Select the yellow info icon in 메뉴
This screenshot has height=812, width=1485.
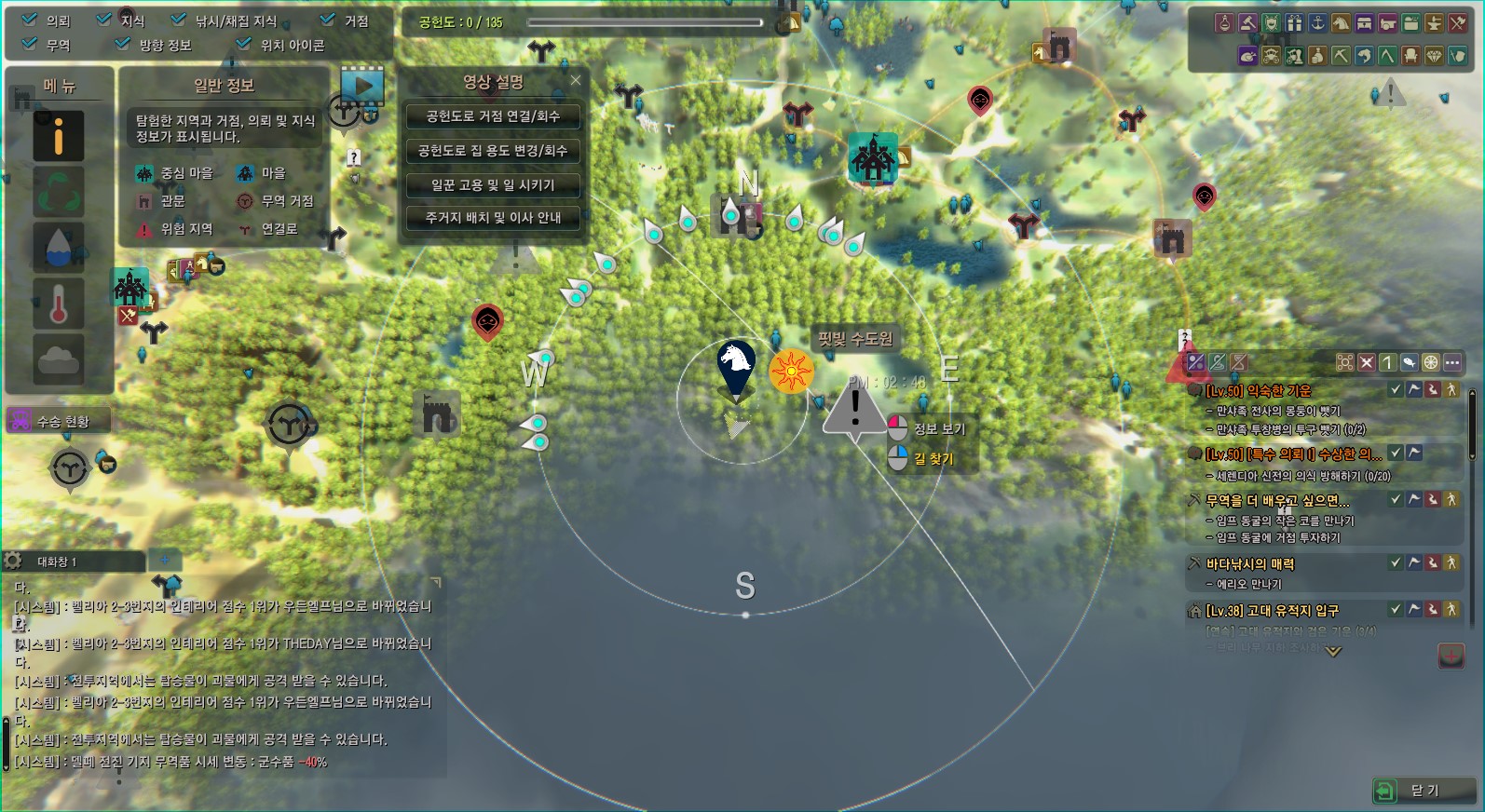[x=59, y=137]
